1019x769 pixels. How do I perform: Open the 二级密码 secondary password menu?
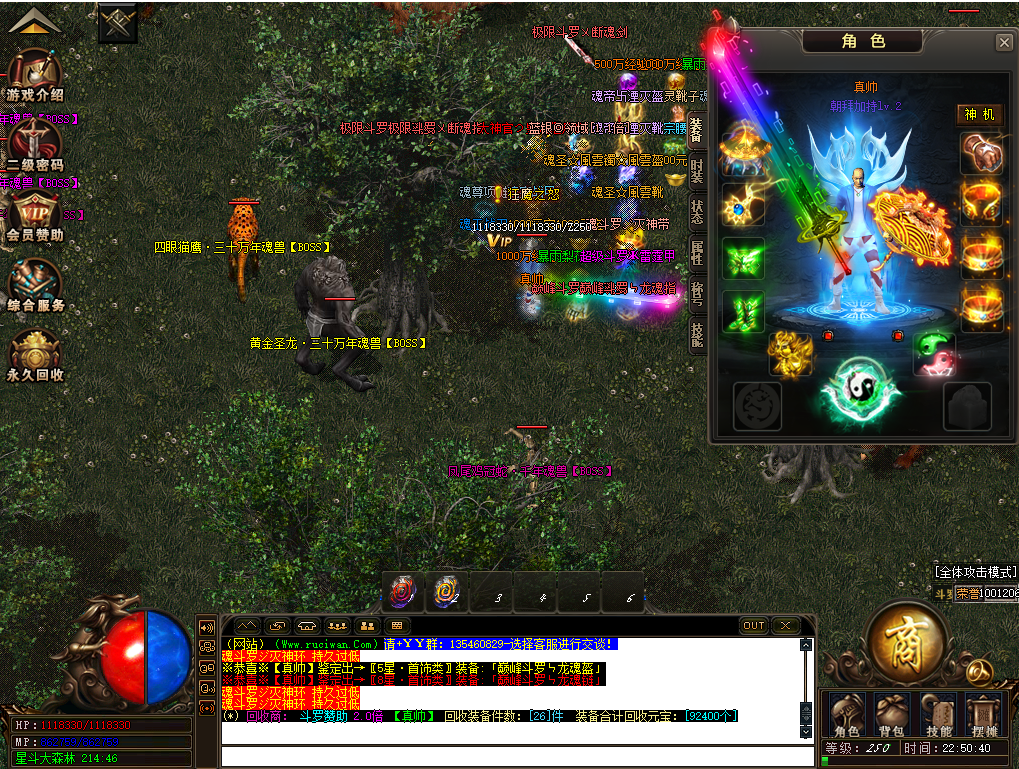[35, 145]
